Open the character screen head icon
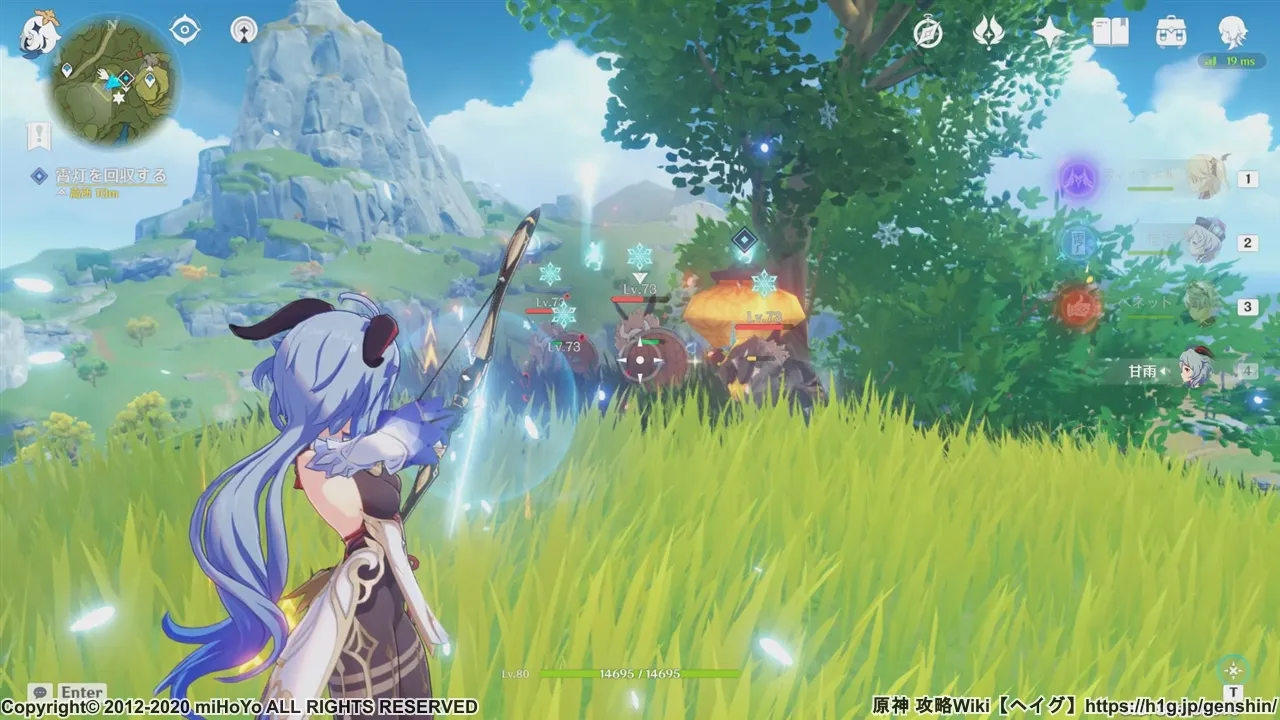 [x=1232, y=33]
